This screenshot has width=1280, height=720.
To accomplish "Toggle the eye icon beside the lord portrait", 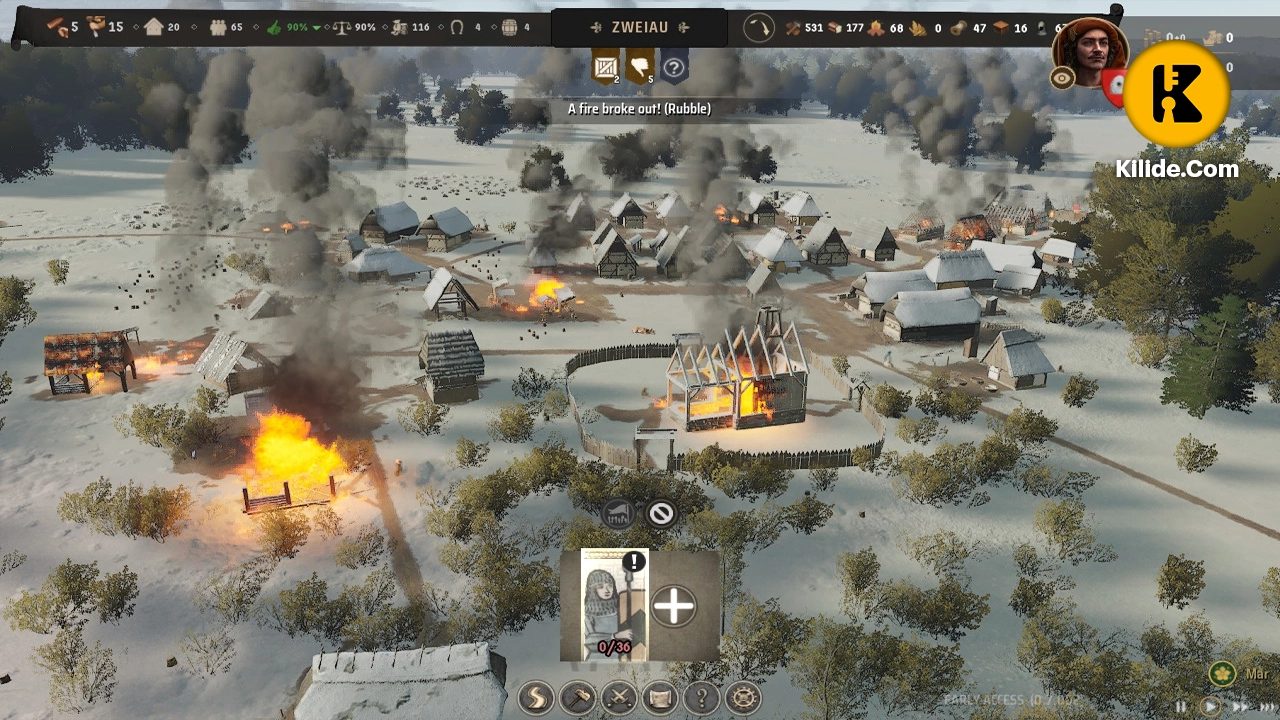I will point(1062,79).
